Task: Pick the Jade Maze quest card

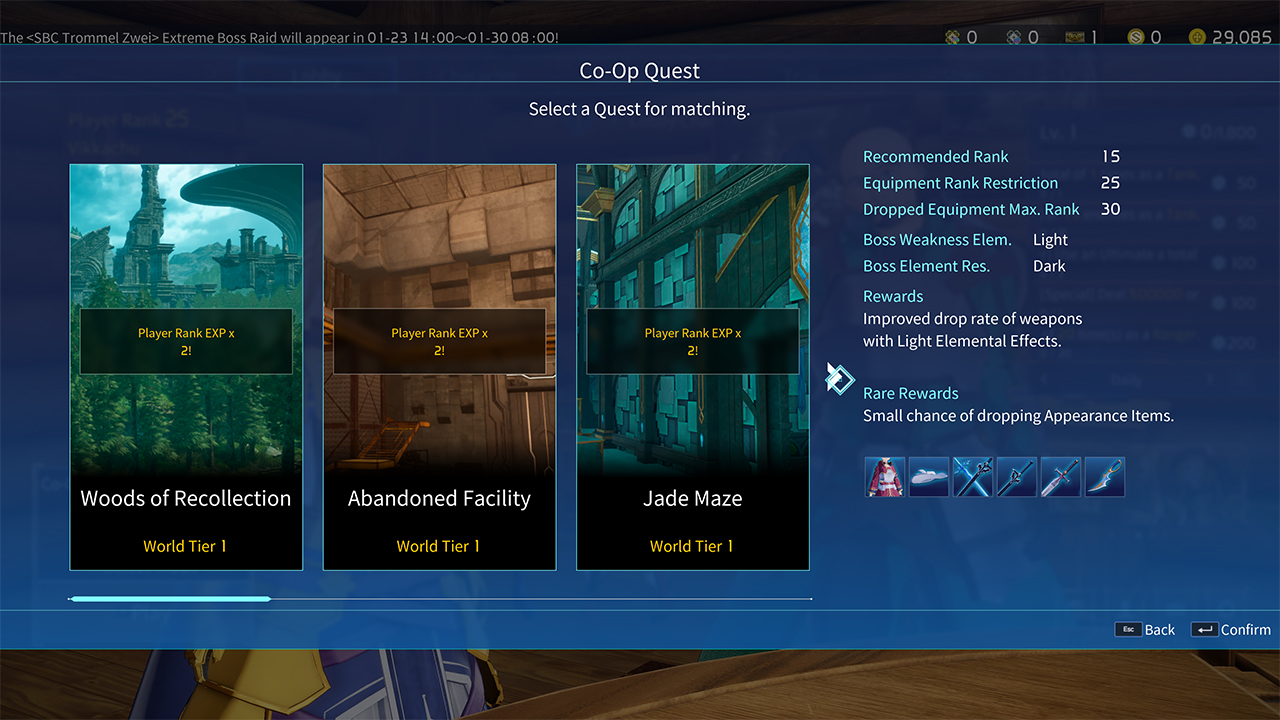Action: tap(693, 367)
